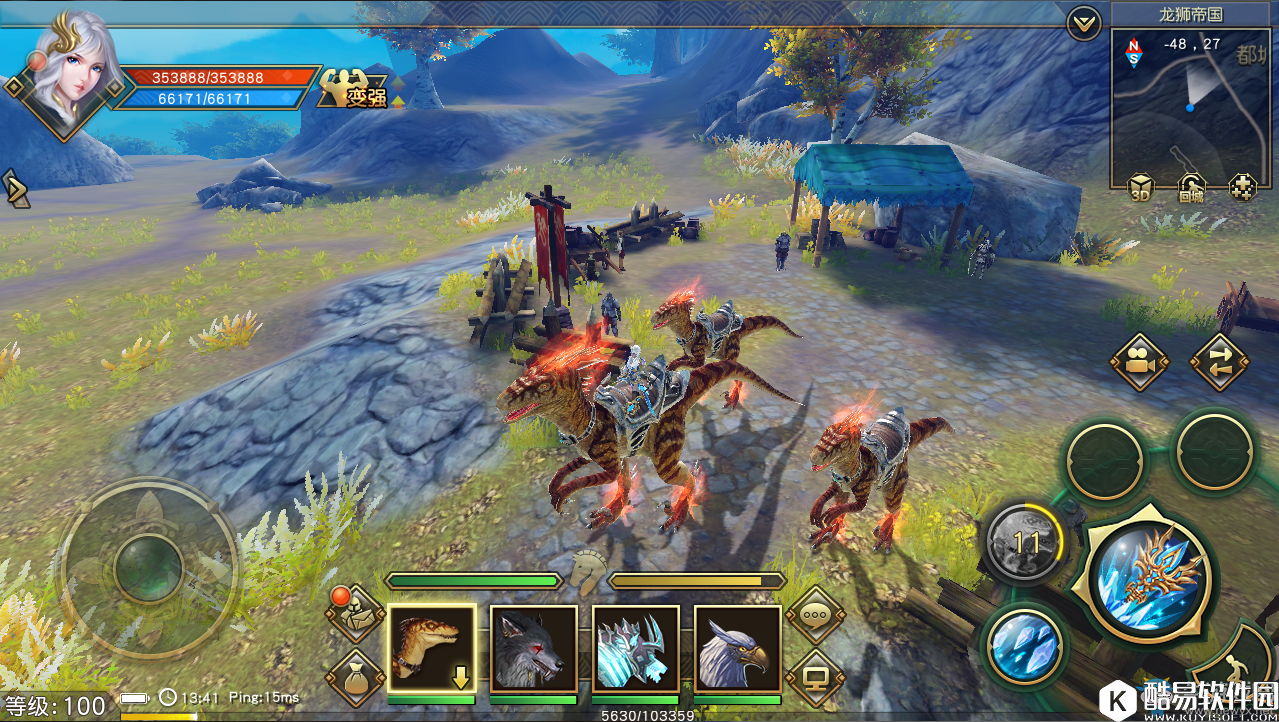Screen dimensions: 1279x722
Task: Choose the red-eyed wolf mount slot
Action: tap(533, 649)
